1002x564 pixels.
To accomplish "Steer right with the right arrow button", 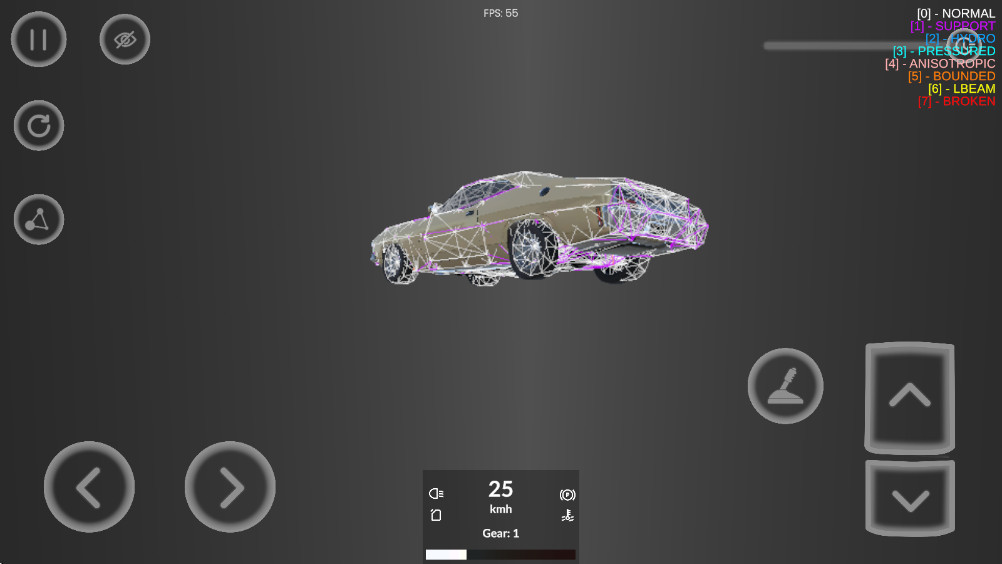I will point(230,487).
